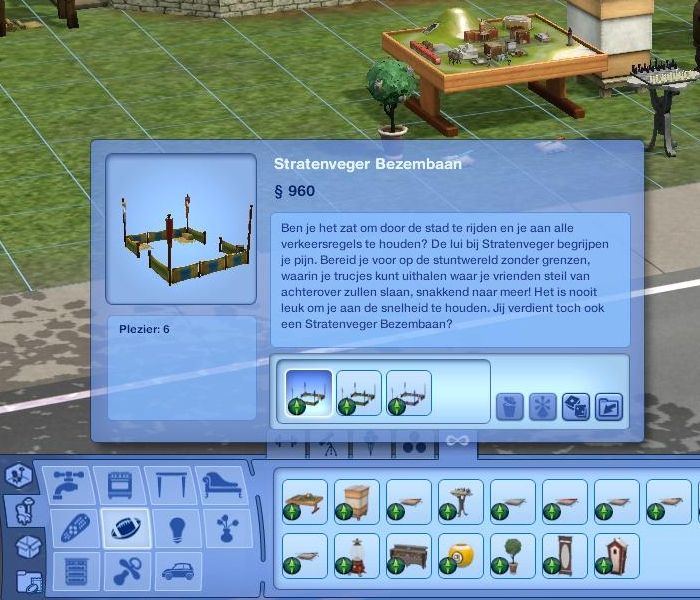This screenshot has height=600, width=700.
Task: Switch to the infinity symbol tab
Action: pyautogui.click(x=457, y=441)
